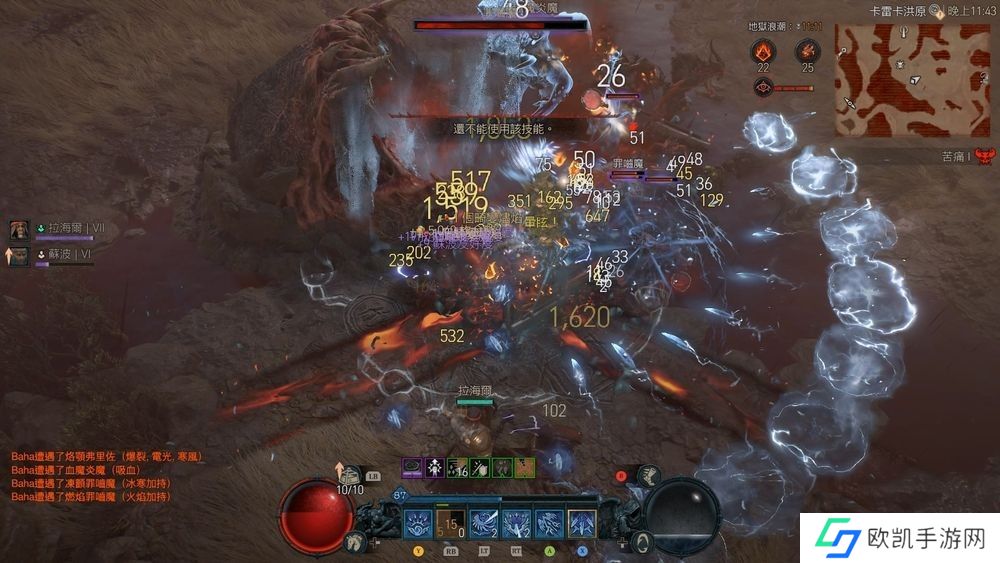Inspect the purple buff icon above the skill bar
Viewport: 1000px width, 563px height.
412,467
